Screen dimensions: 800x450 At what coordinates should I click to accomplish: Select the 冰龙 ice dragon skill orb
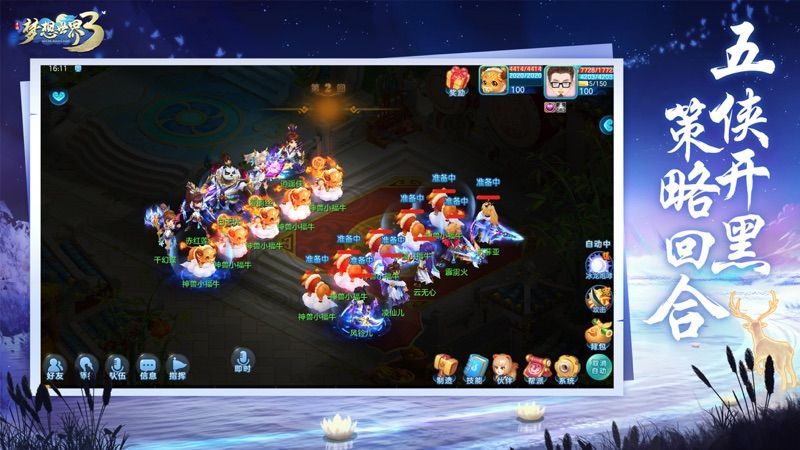point(599,262)
